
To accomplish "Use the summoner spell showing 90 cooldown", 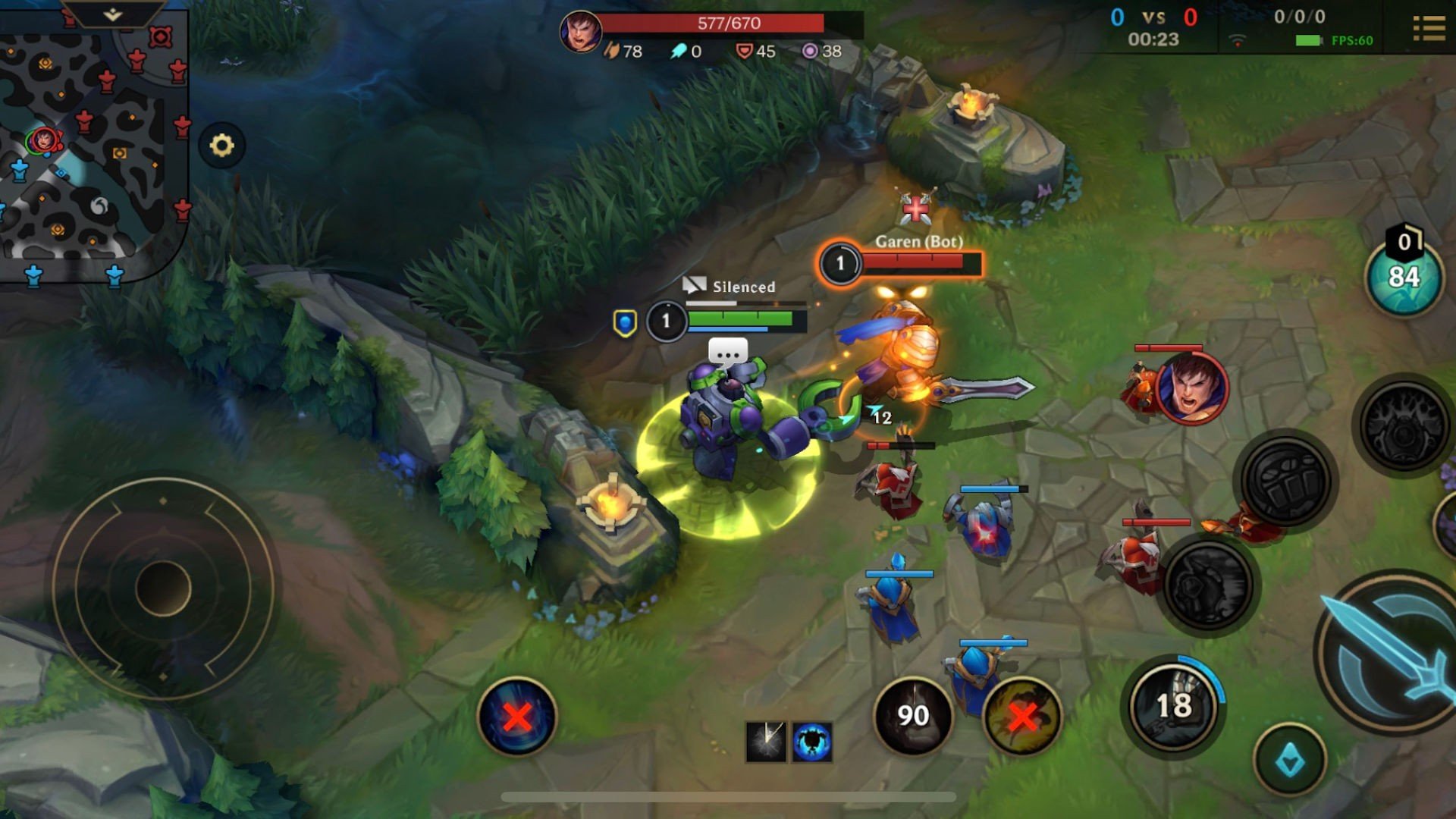I will tap(912, 715).
